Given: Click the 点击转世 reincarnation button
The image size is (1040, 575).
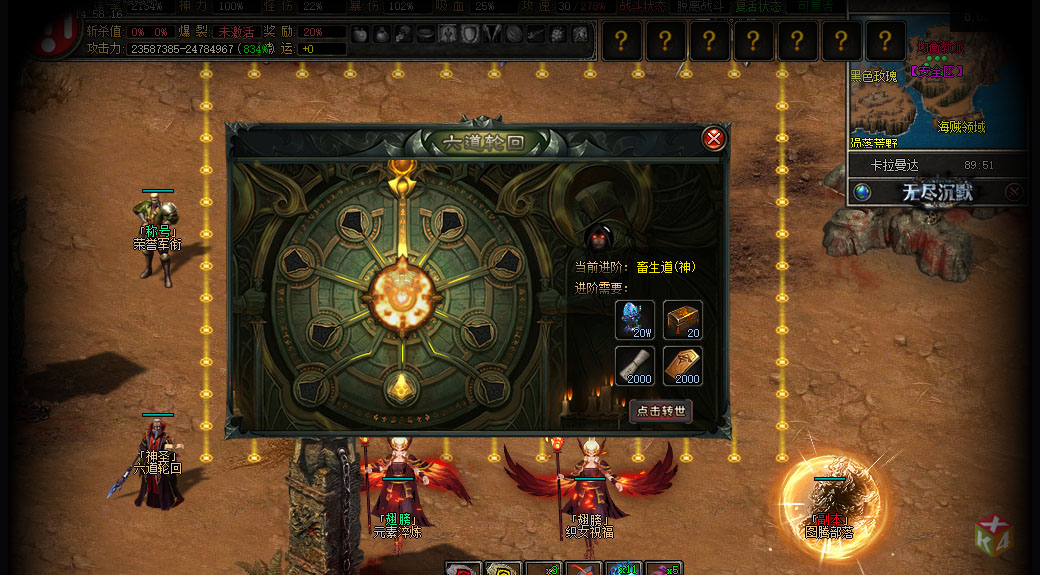Looking at the screenshot, I should 660,411.
